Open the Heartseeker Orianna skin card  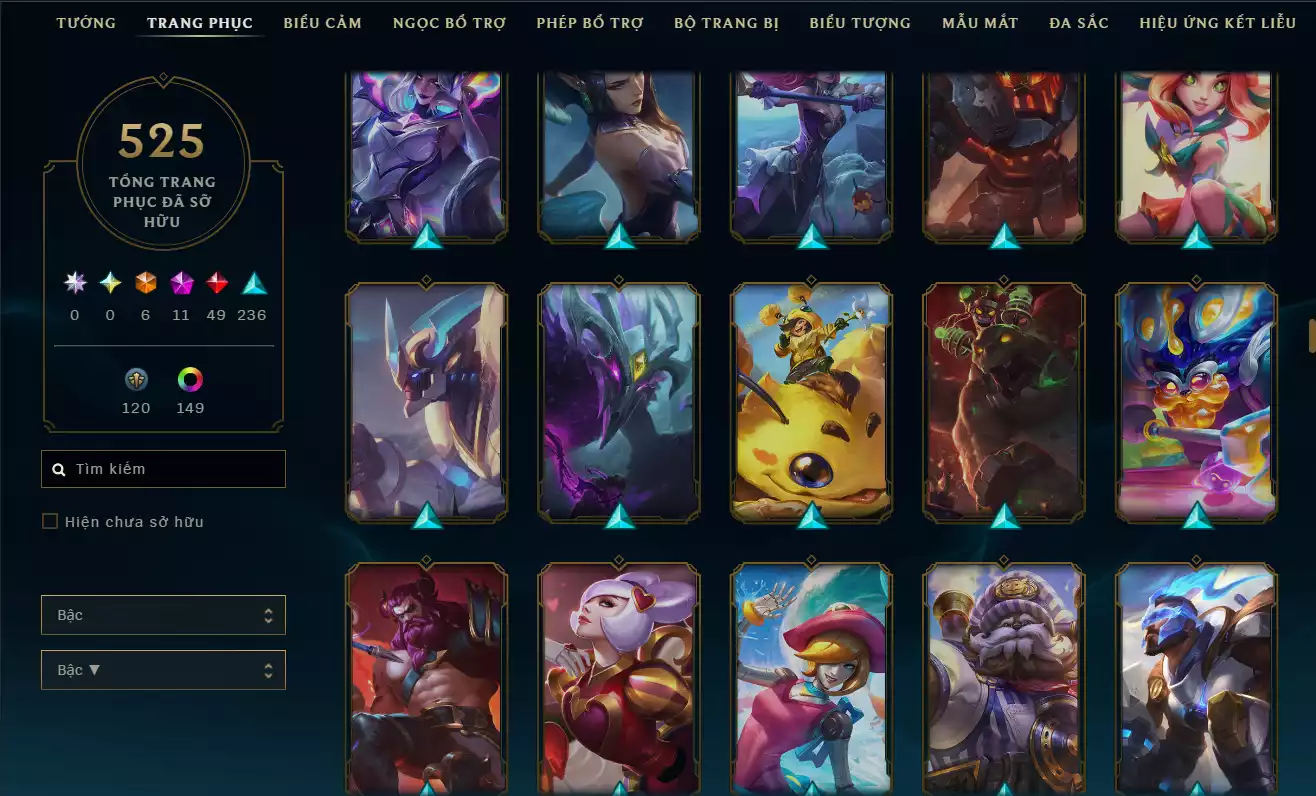click(x=618, y=680)
